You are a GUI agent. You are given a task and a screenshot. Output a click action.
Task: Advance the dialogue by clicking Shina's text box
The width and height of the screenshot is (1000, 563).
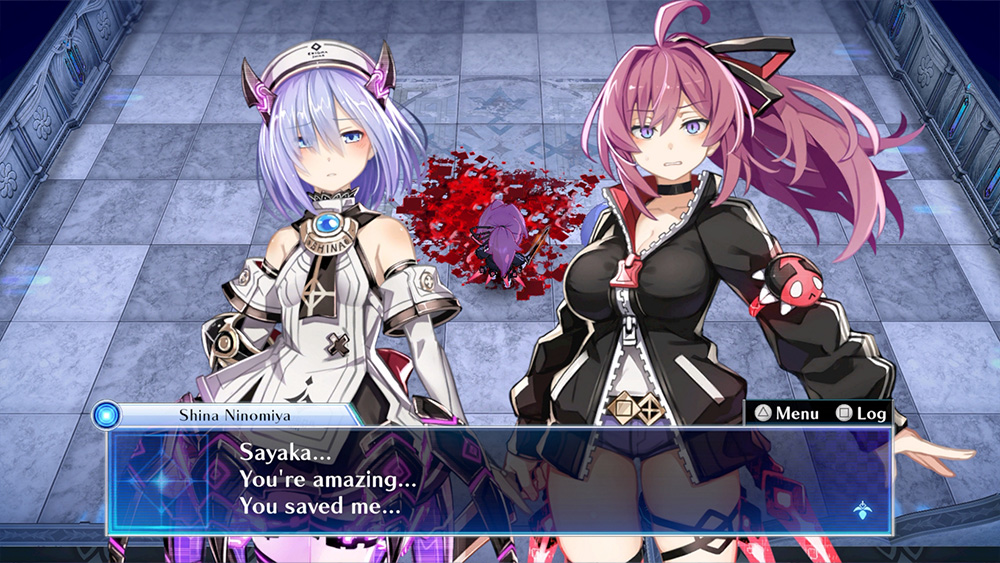coord(500,480)
